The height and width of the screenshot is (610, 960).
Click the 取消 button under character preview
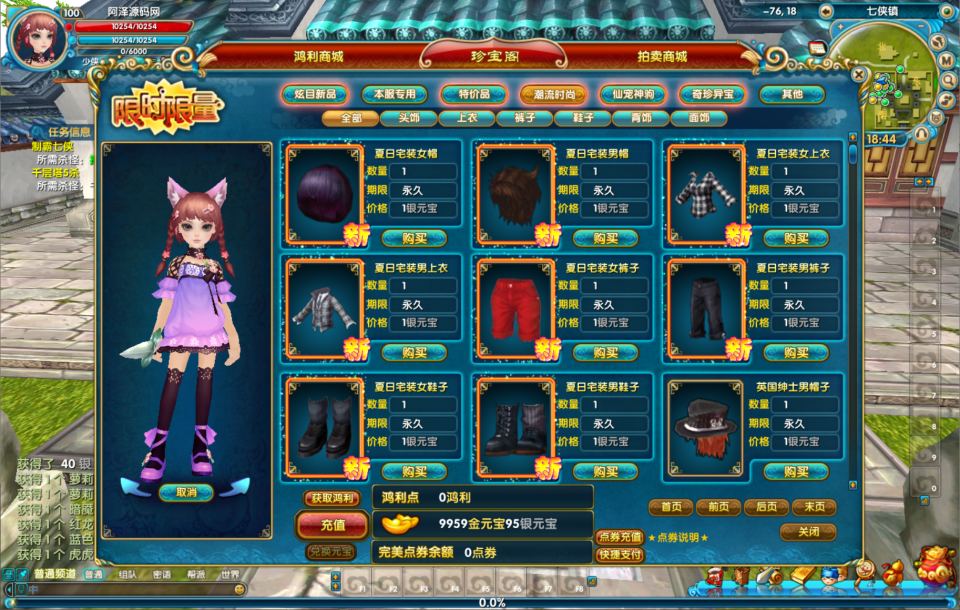coord(186,492)
